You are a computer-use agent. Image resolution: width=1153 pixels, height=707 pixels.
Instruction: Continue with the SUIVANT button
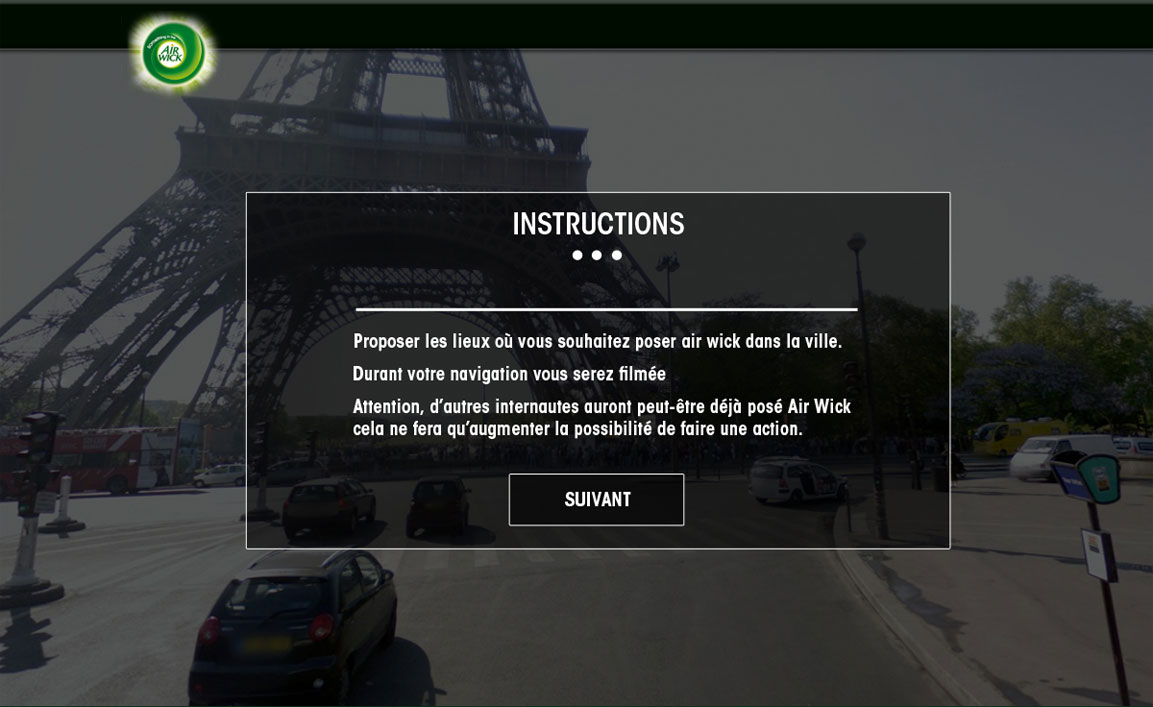pos(596,500)
